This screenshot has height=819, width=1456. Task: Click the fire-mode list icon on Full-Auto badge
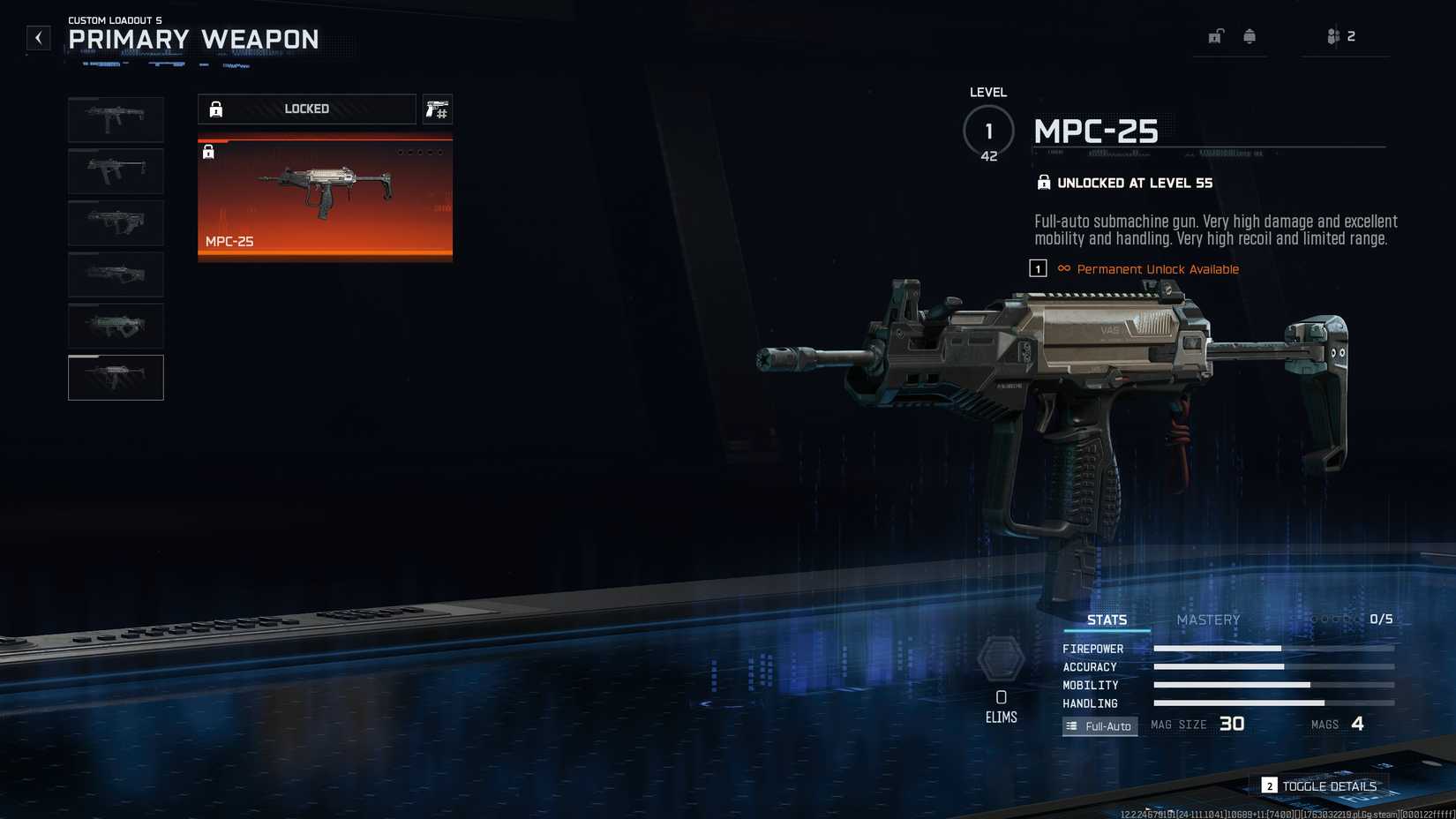pyautogui.click(x=1071, y=725)
